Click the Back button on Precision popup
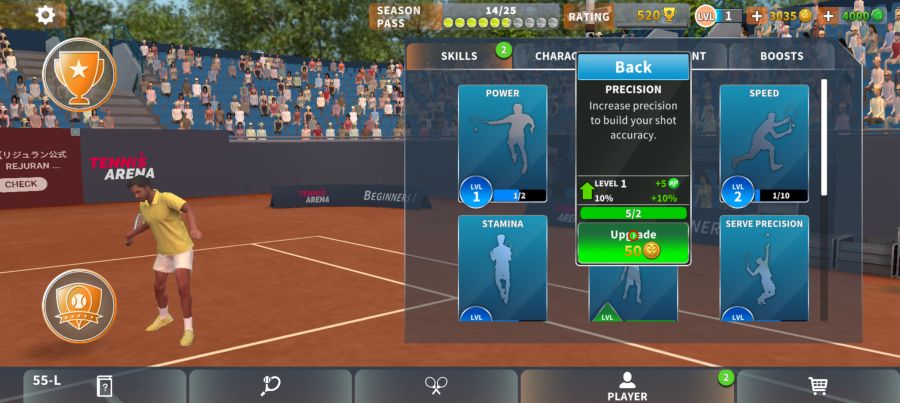The image size is (900, 403). point(633,67)
